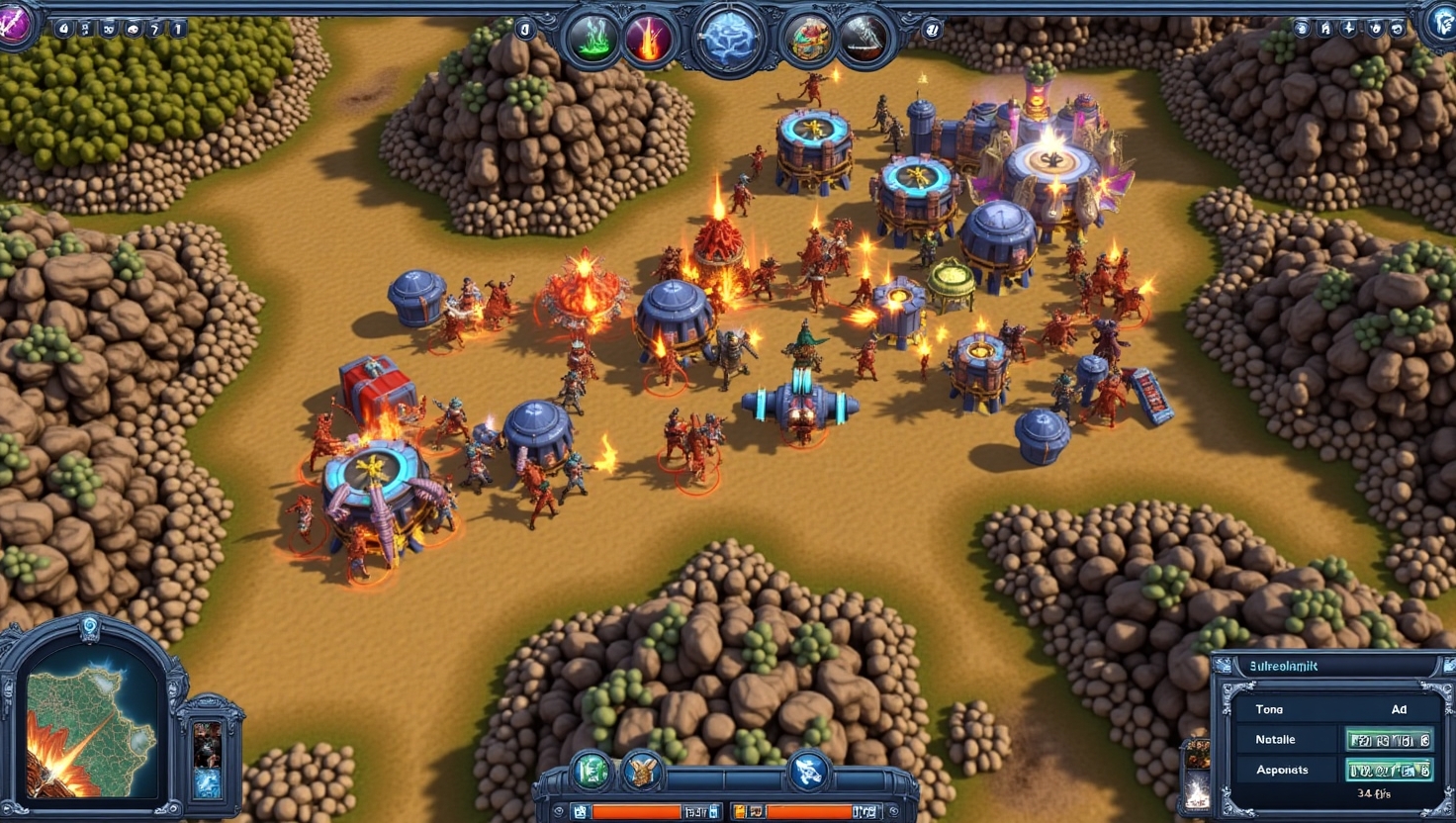
Task: Select the blue crystal portrait beside the minimap
Action: tap(208, 781)
